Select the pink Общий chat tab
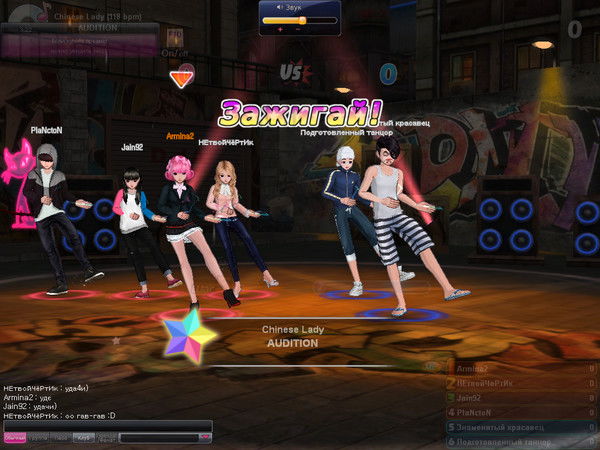 point(14,438)
